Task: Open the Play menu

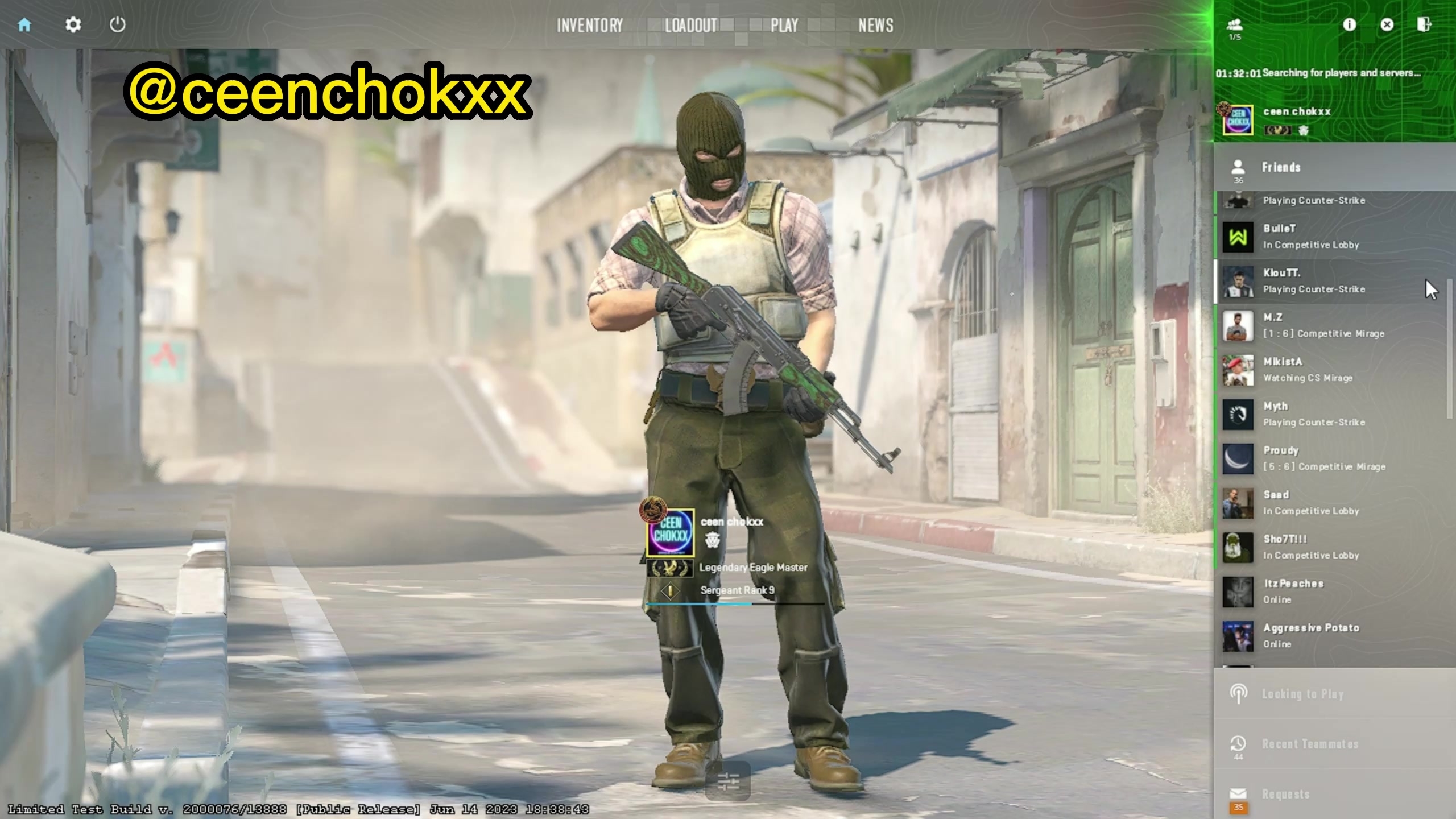Action: click(784, 26)
